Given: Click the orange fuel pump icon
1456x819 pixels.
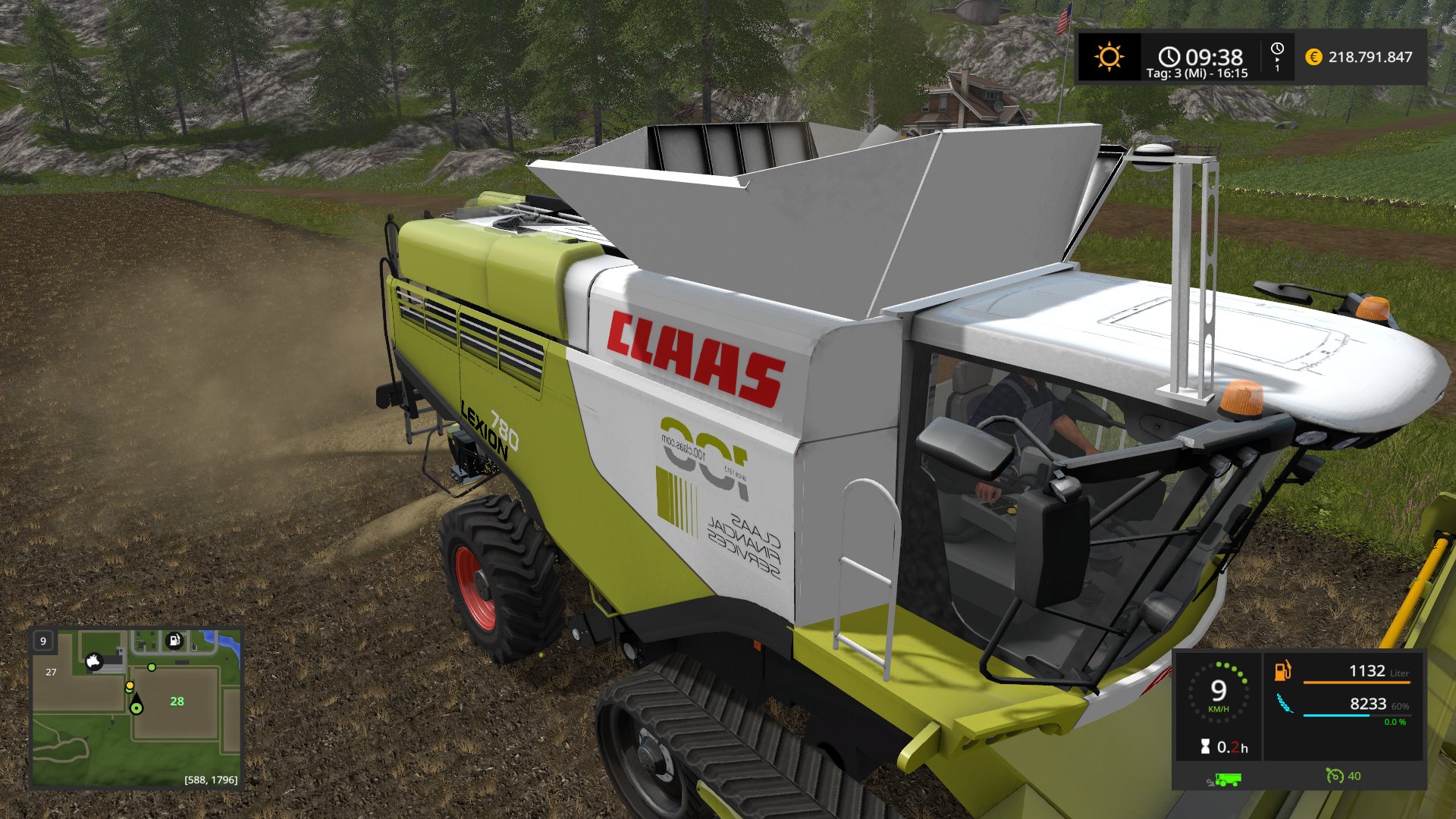Looking at the screenshot, I should point(1282,670).
